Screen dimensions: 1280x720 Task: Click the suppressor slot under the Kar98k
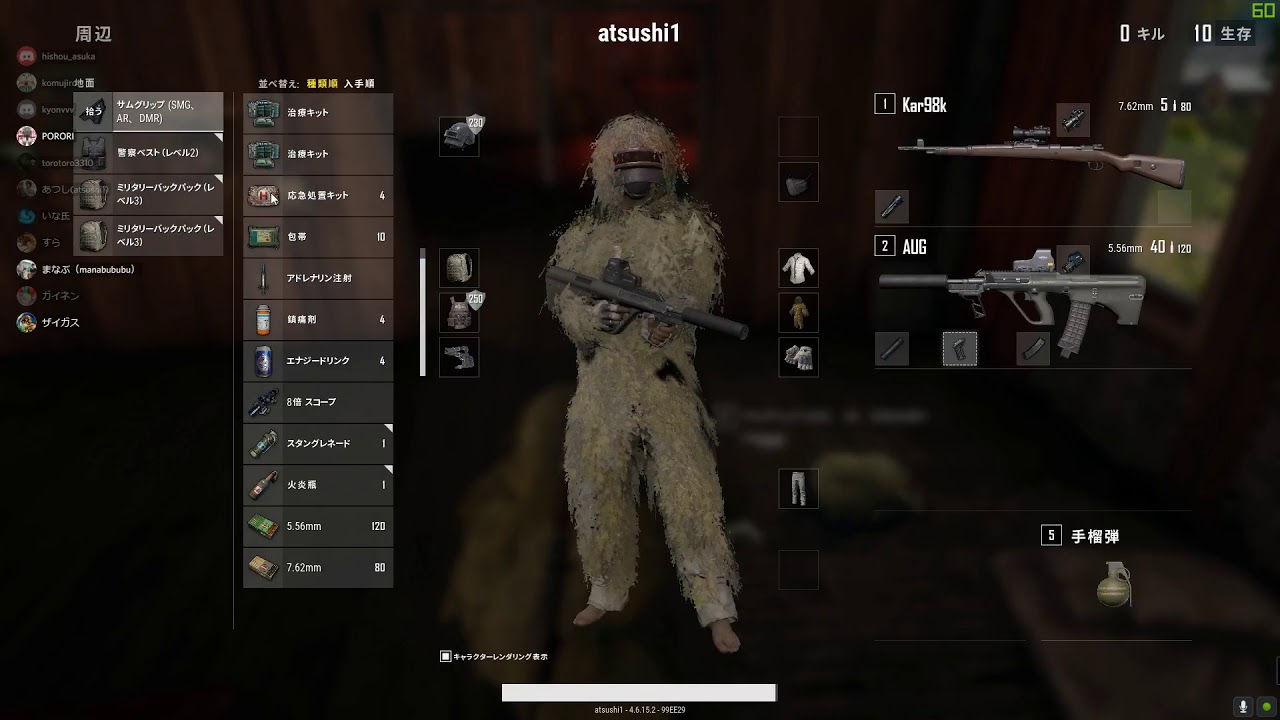[891, 207]
